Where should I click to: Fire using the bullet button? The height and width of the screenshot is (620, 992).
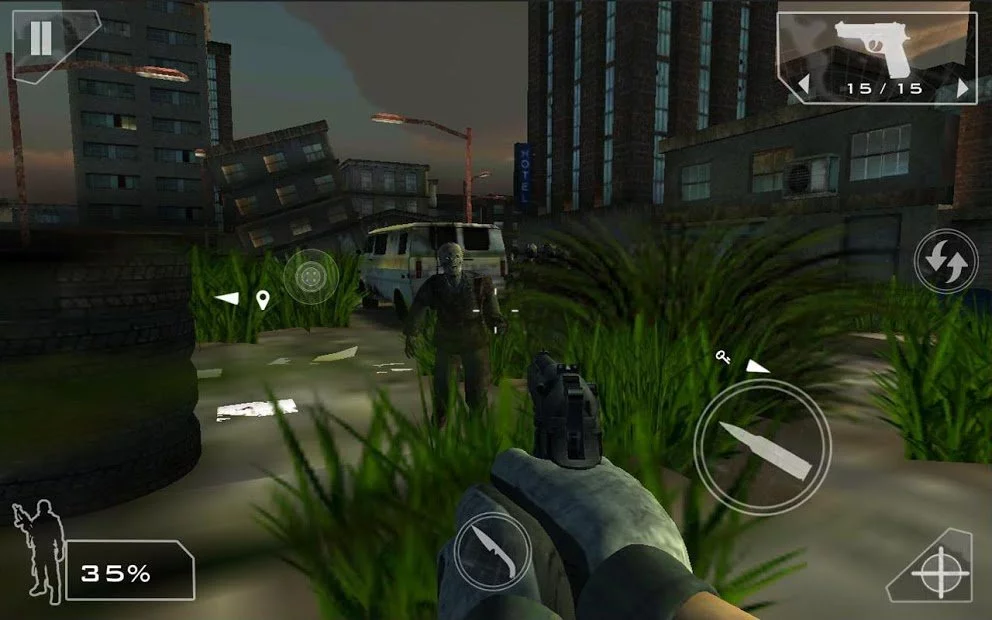pyautogui.click(x=762, y=447)
